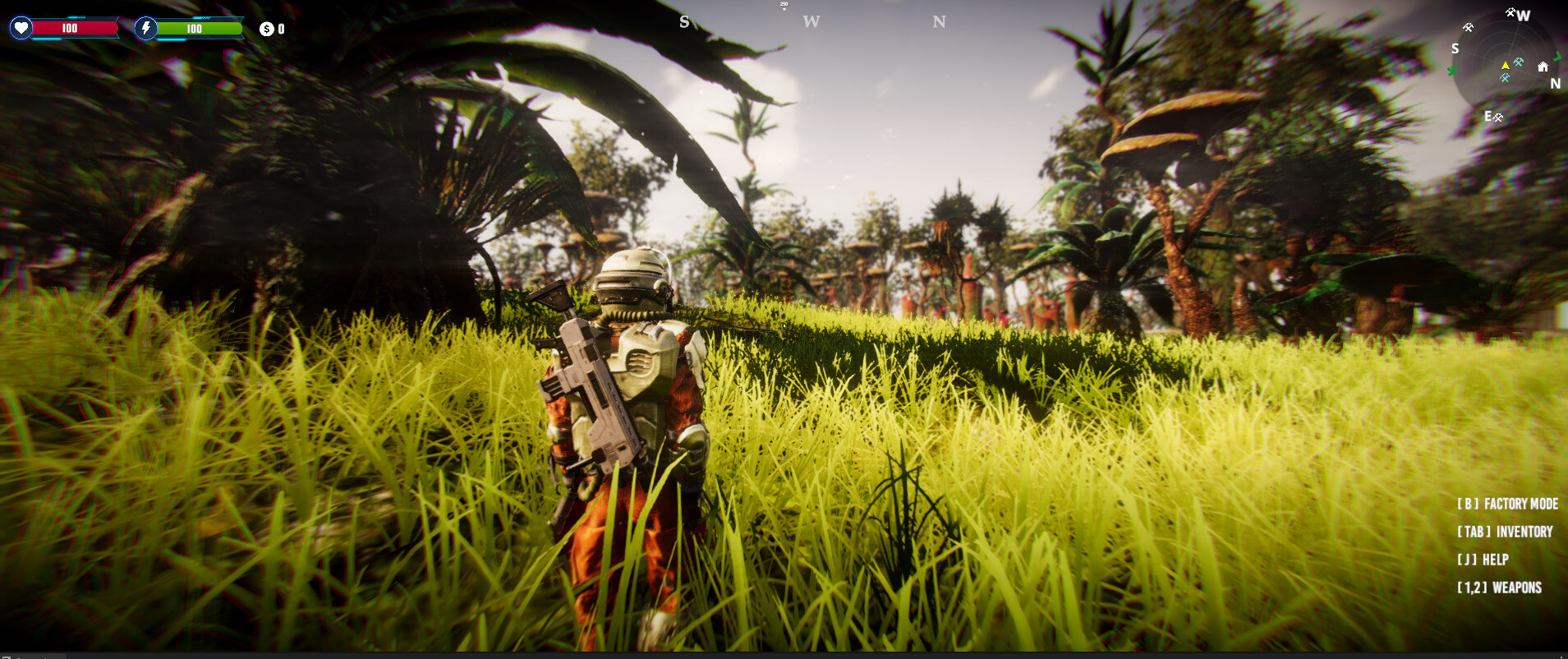The height and width of the screenshot is (659, 1568).
Task: Click the green creature marker on minimap's left edge
Action: pyautogui.click(x=1452, y=70)
